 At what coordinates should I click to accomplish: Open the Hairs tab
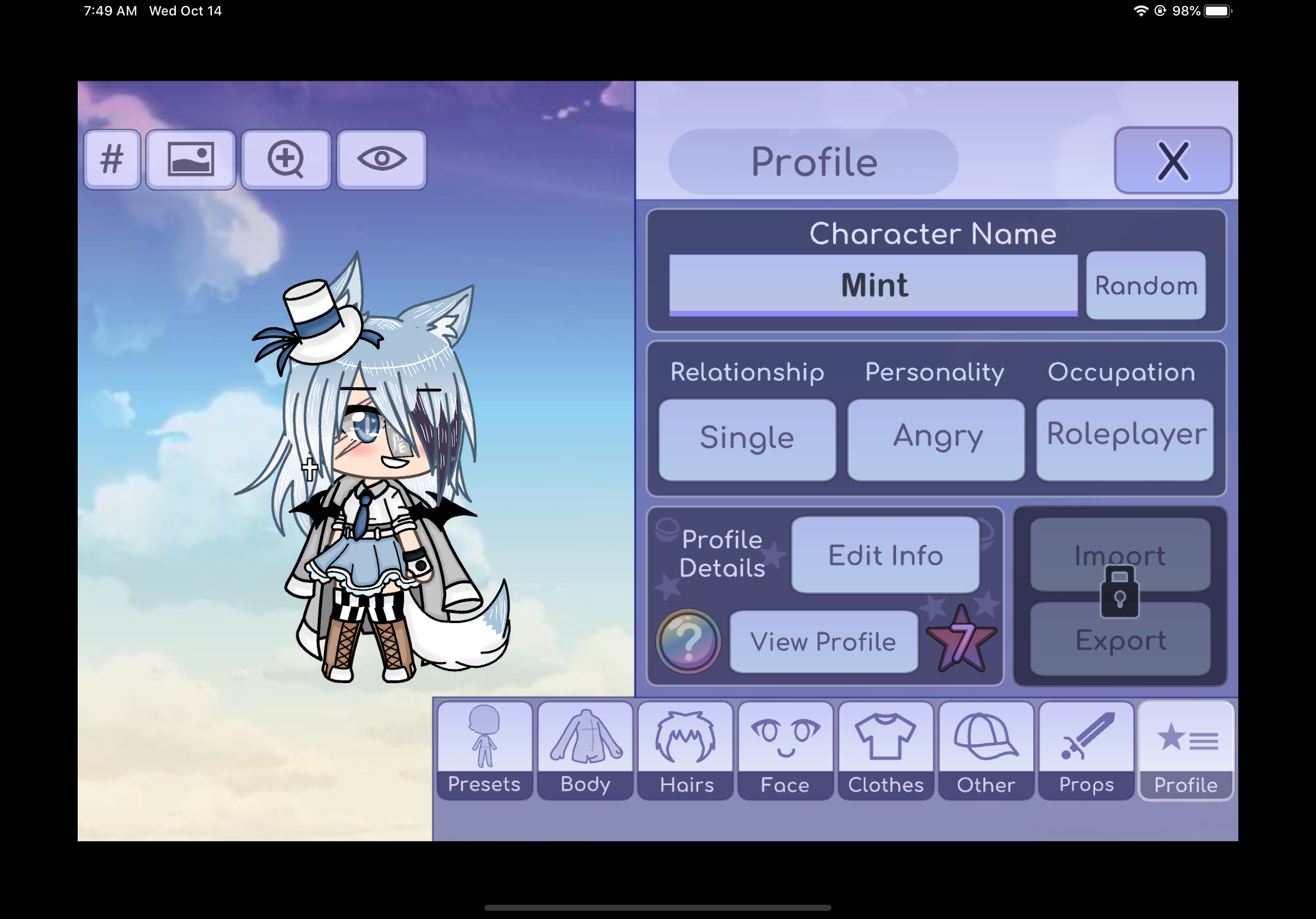(686, 749)
